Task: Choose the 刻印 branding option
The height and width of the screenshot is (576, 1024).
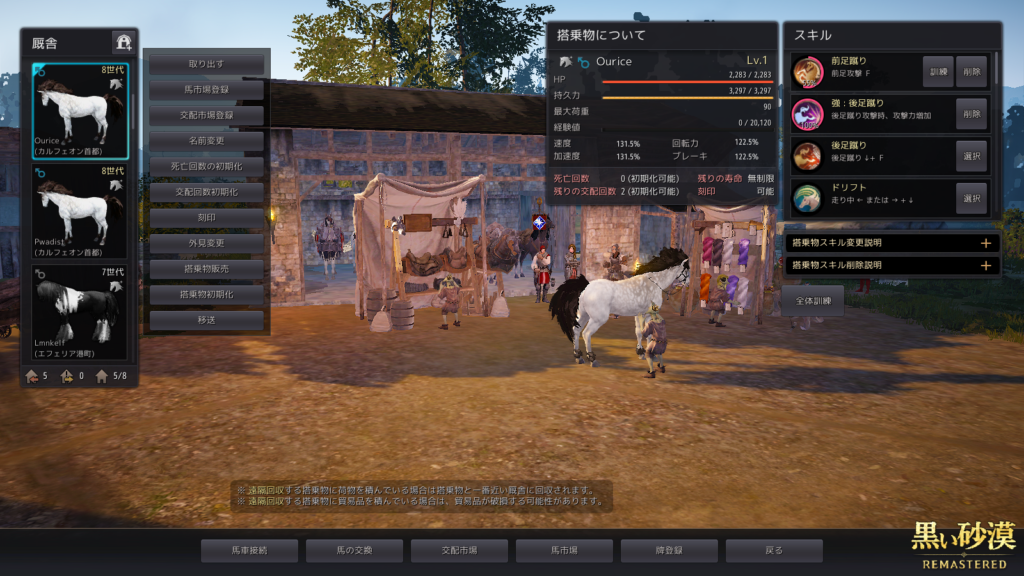Action: coord(207,218)
